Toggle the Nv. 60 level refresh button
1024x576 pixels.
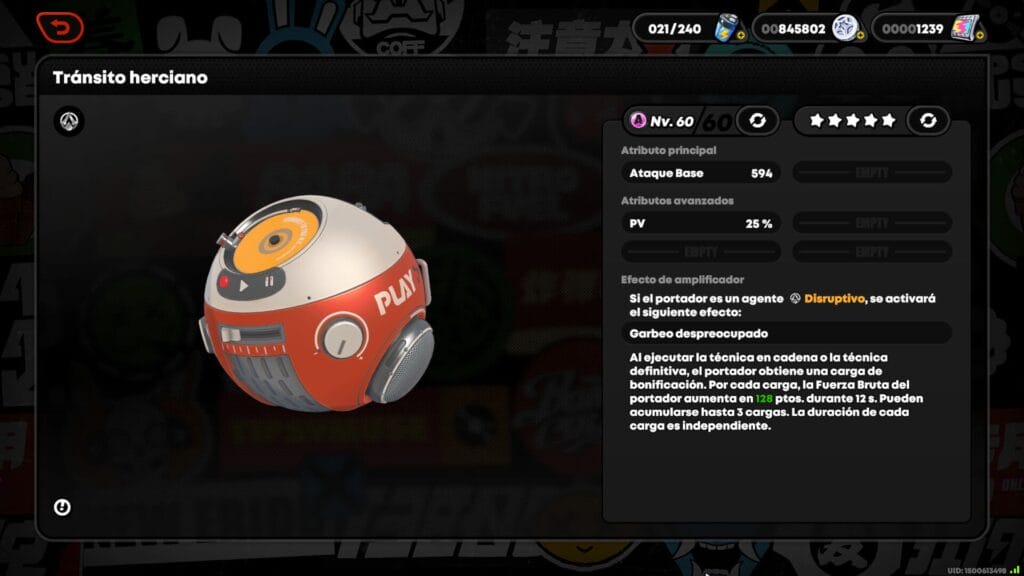[x=757, y=121]
